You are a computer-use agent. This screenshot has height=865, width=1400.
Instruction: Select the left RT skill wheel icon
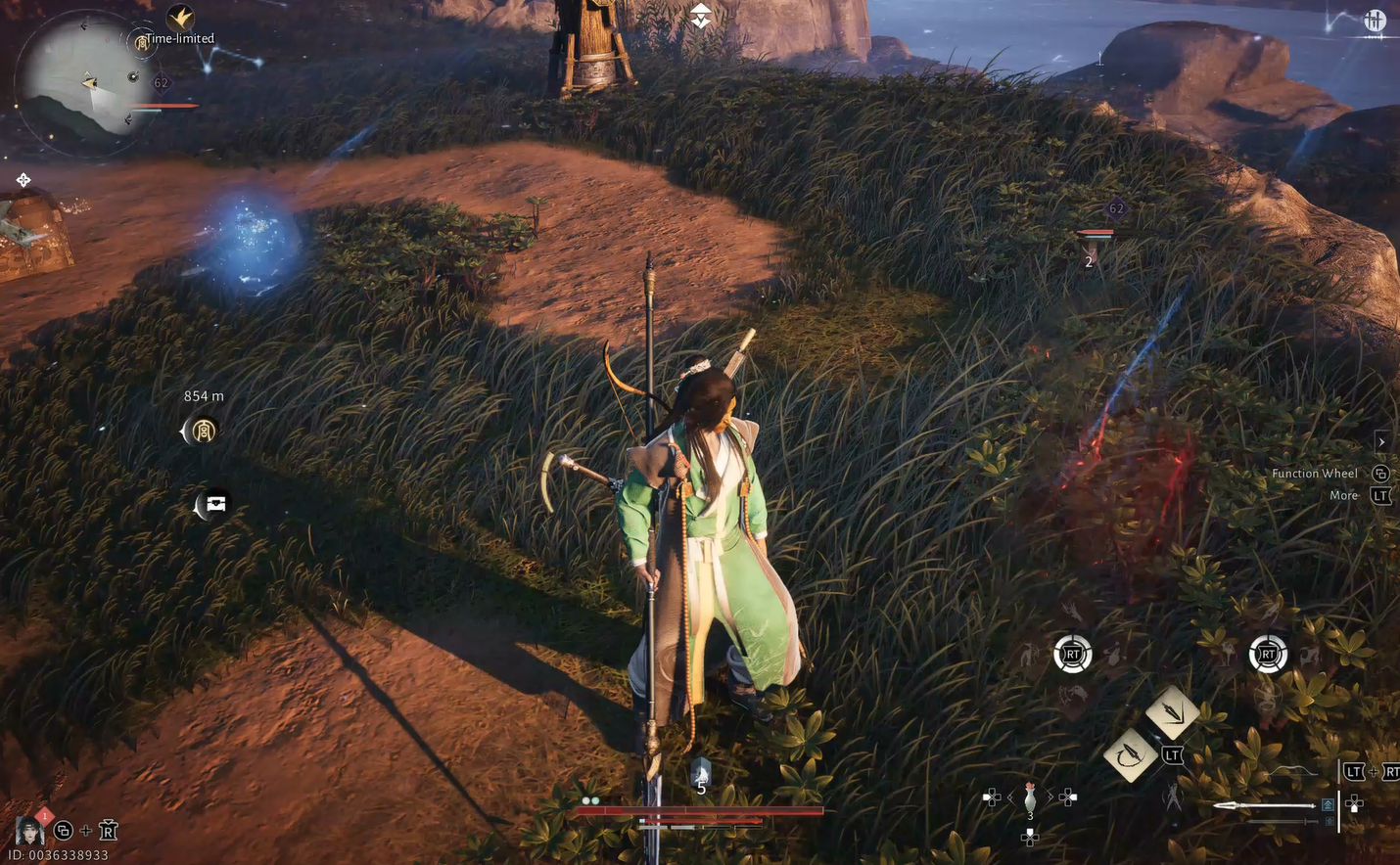[1073, 656]
